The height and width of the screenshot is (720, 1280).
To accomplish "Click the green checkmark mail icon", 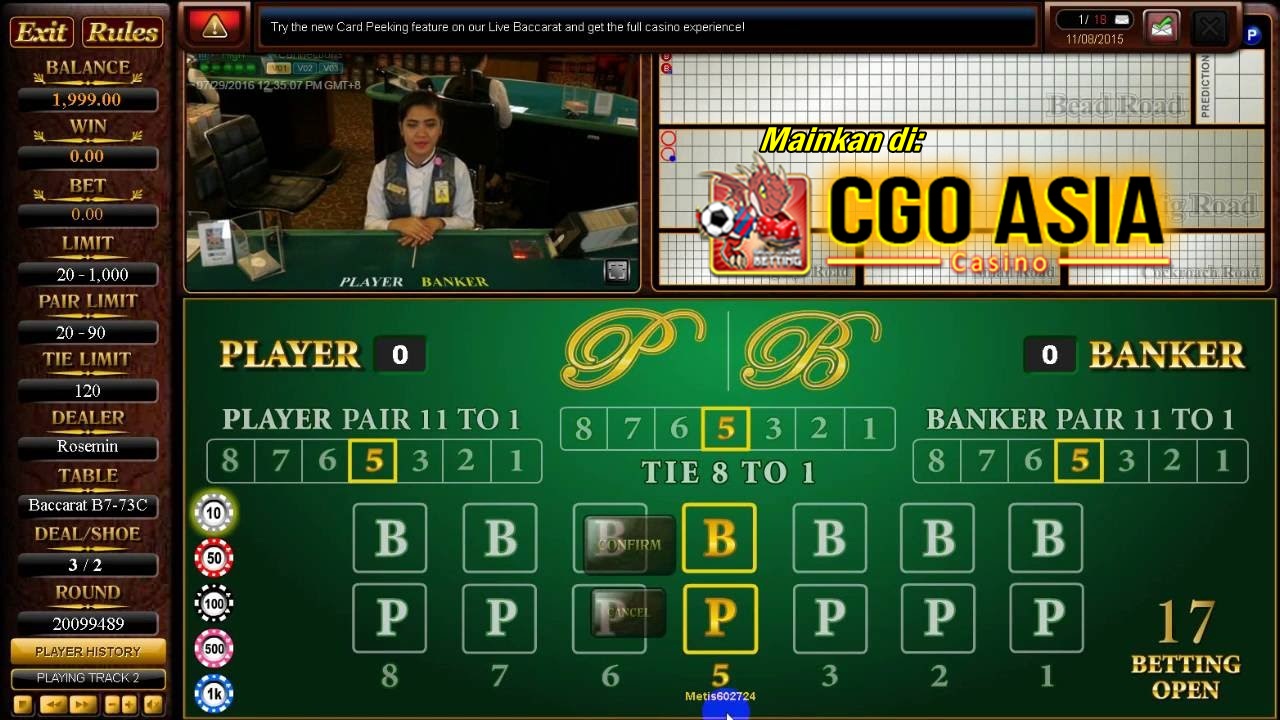I will [1162, 27].
